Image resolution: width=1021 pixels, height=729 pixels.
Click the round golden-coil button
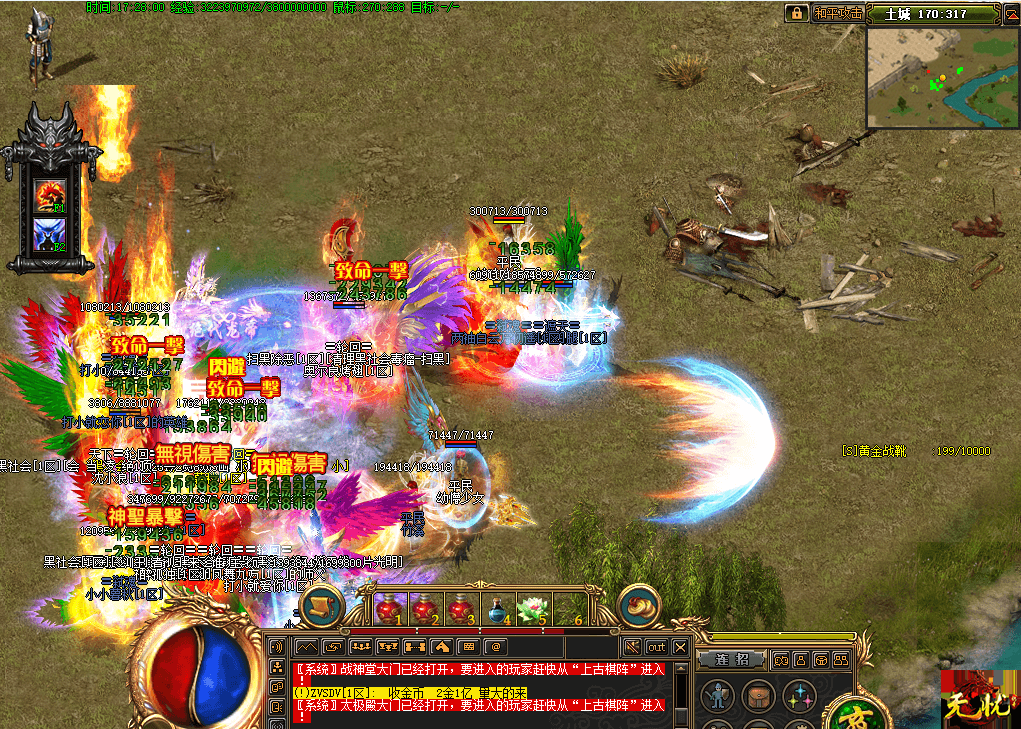640,606
